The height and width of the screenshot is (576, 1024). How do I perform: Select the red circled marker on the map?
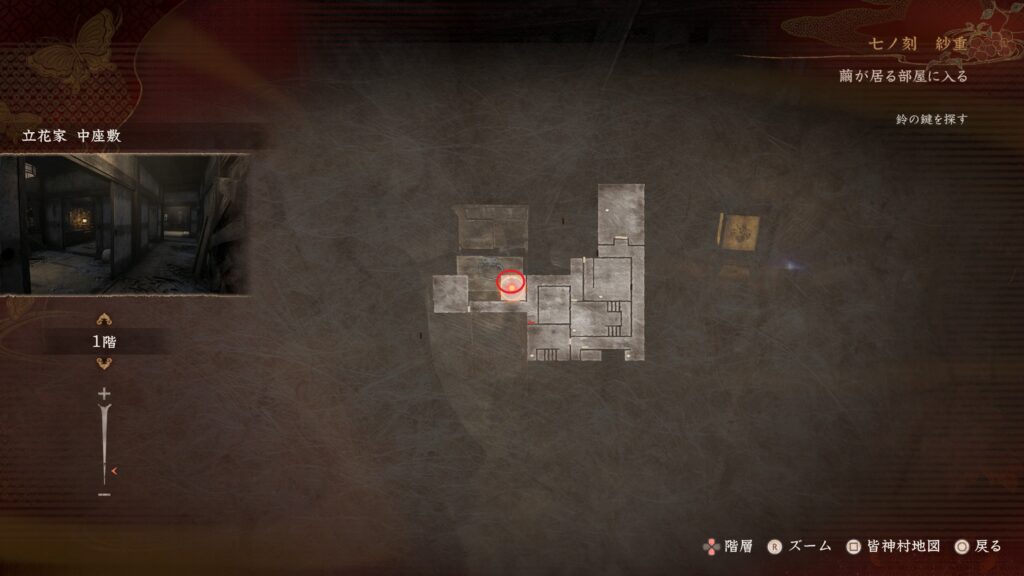pyautogui.click(x=511, y=283)
